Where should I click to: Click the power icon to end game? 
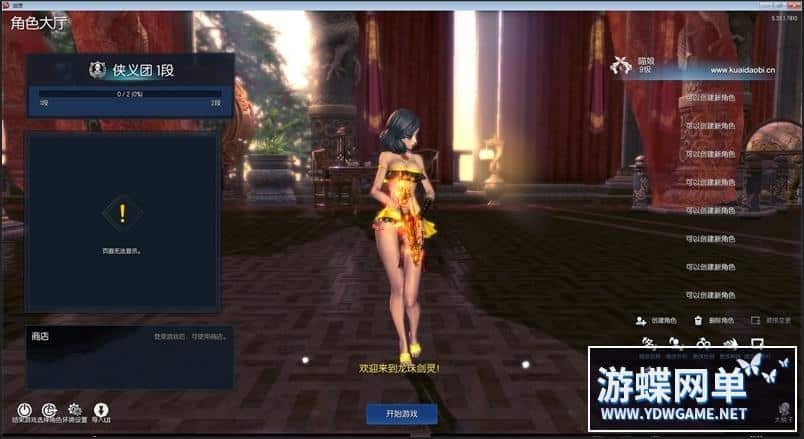point(22,410)
